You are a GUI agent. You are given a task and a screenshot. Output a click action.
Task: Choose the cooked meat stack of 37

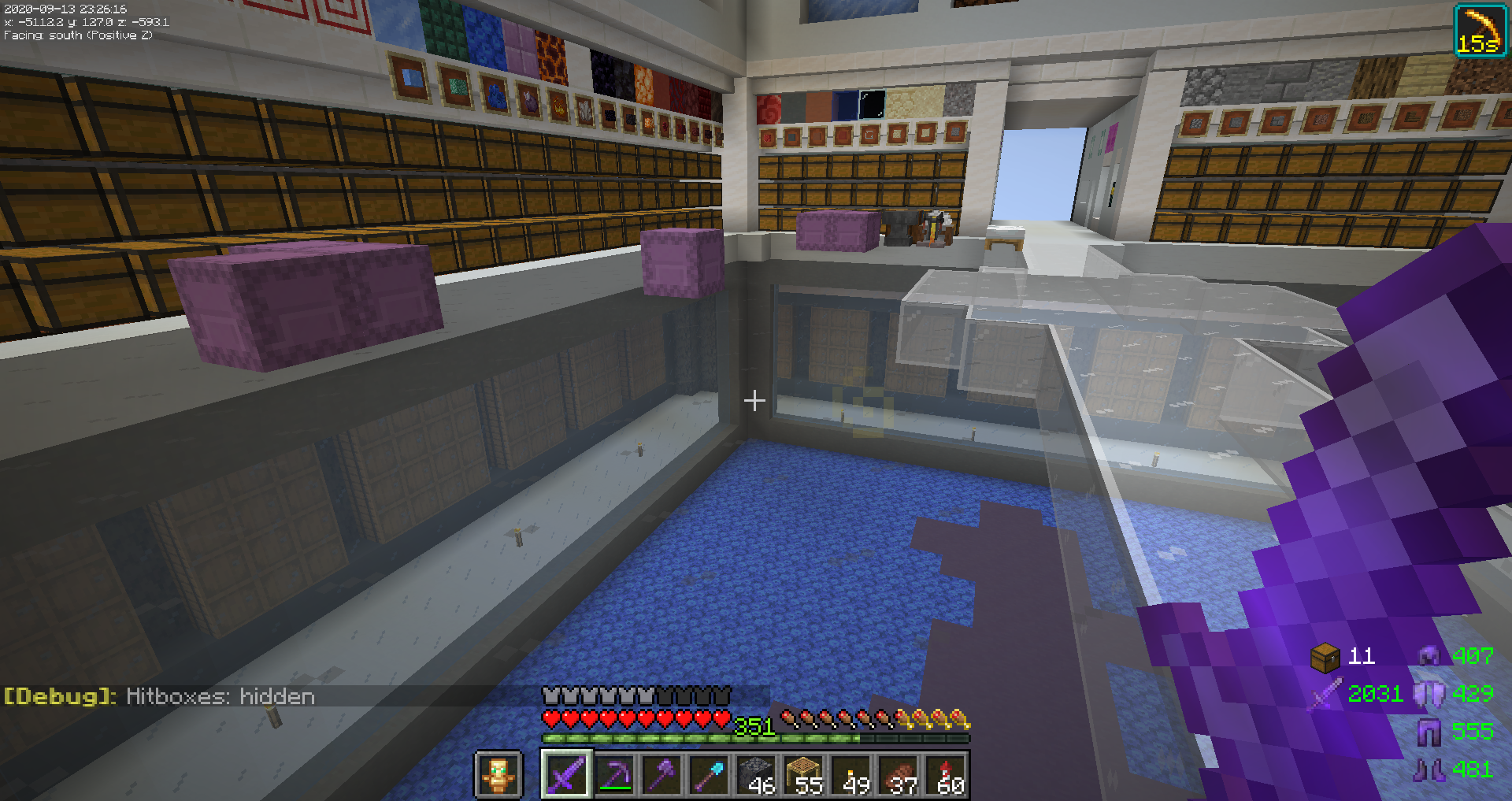tap(899, 774)
